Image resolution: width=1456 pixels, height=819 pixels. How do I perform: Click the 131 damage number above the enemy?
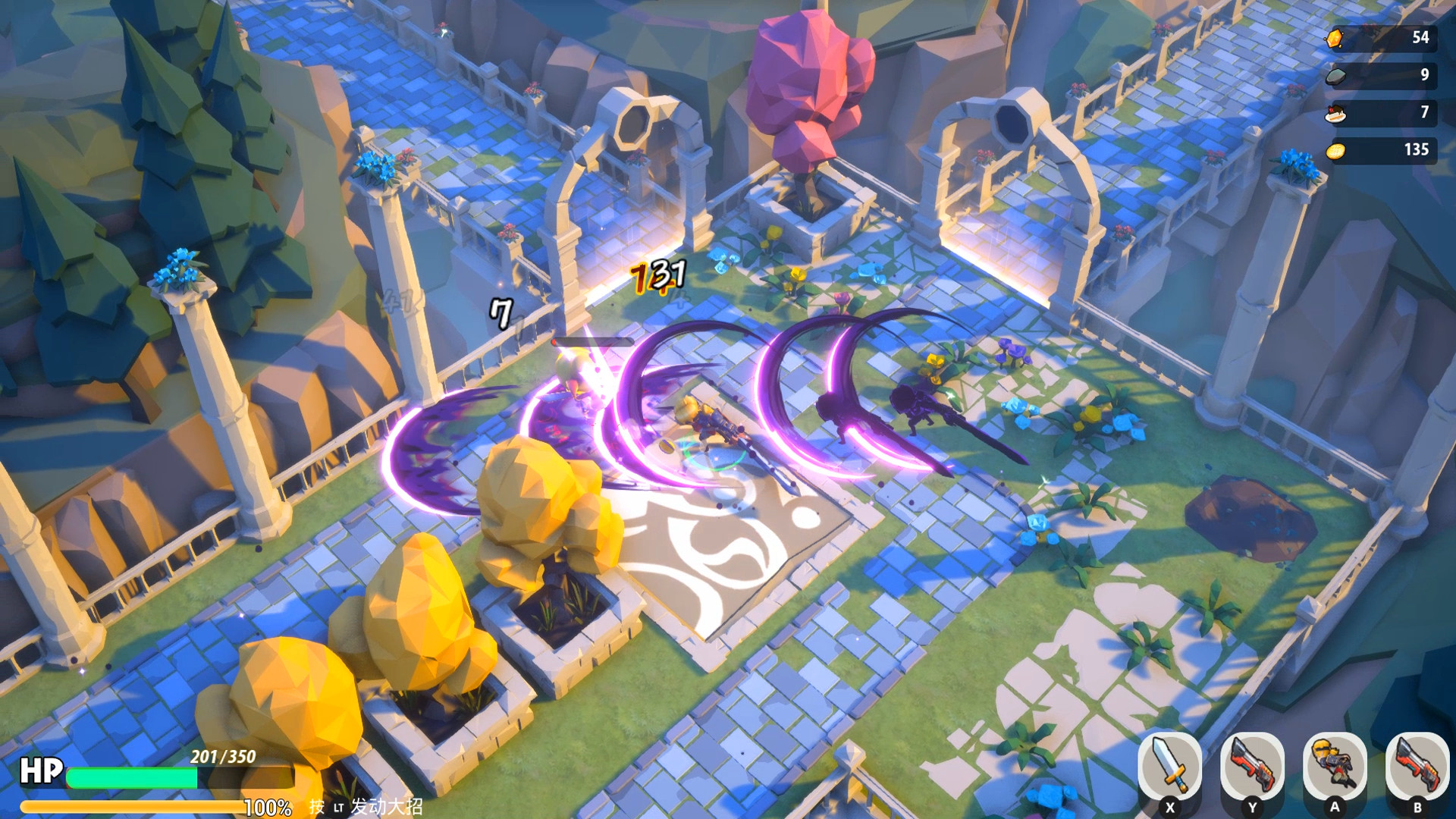pos(657,278)
